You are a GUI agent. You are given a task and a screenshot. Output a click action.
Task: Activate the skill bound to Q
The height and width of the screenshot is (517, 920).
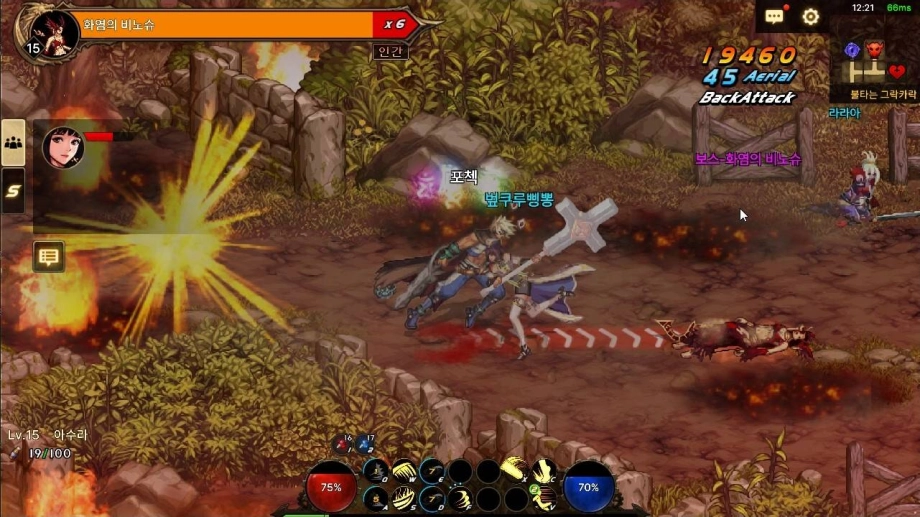point(375,471)
